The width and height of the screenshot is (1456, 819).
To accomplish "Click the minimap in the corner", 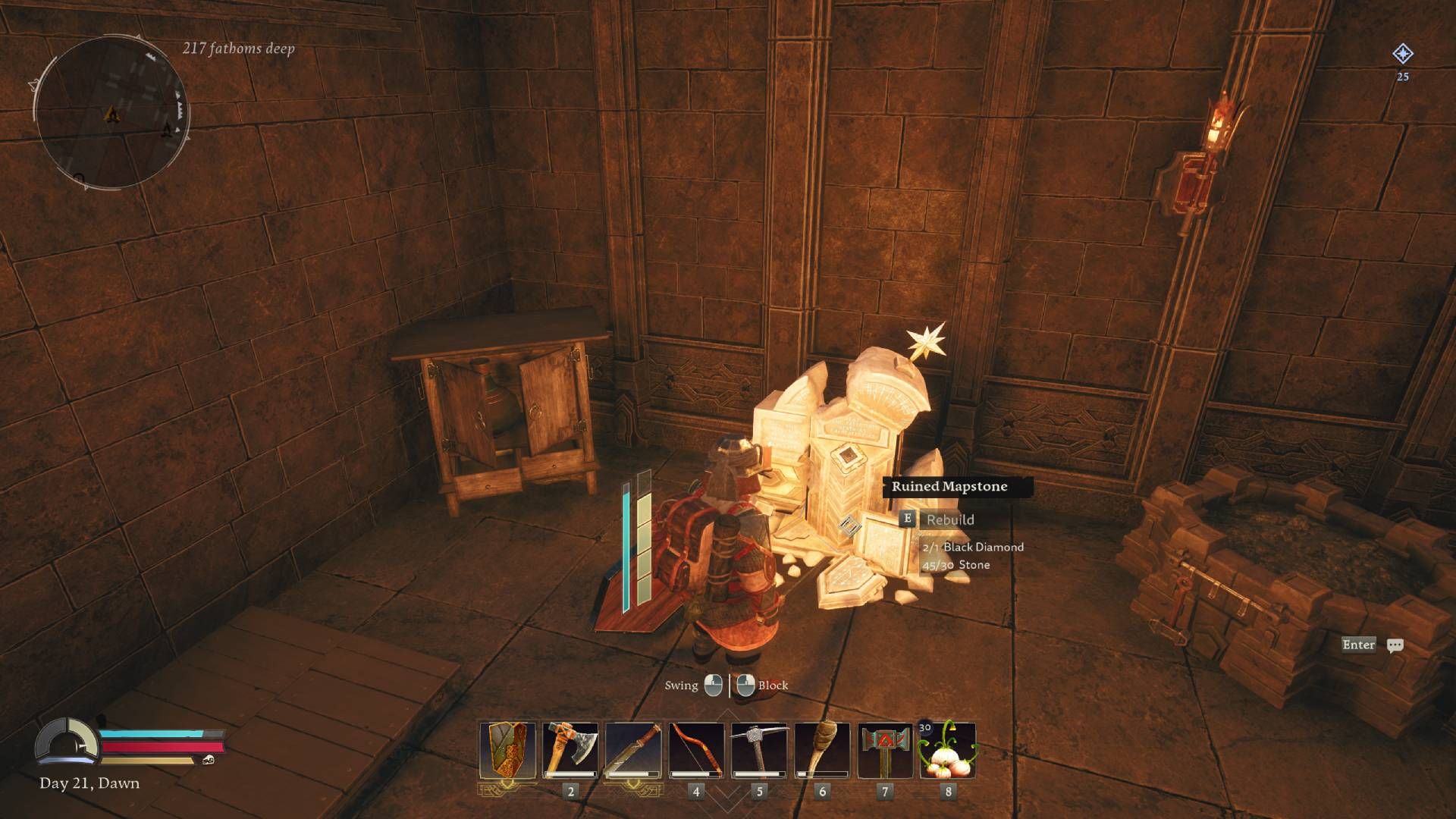I will click(114, 110).
